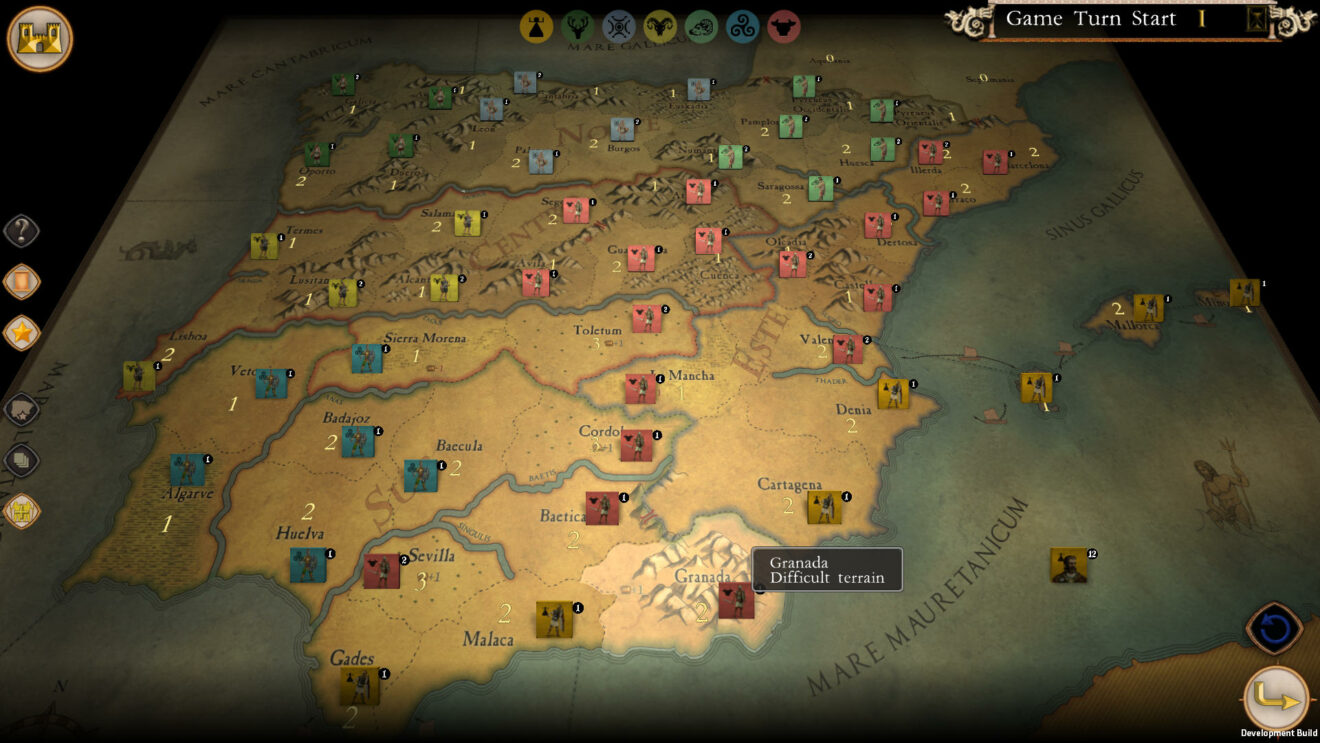Image resolution: width=1320 pixels, height=743 pixels.
Task: Click the yellow ram faction icon
Action: [x=661, y=27]
